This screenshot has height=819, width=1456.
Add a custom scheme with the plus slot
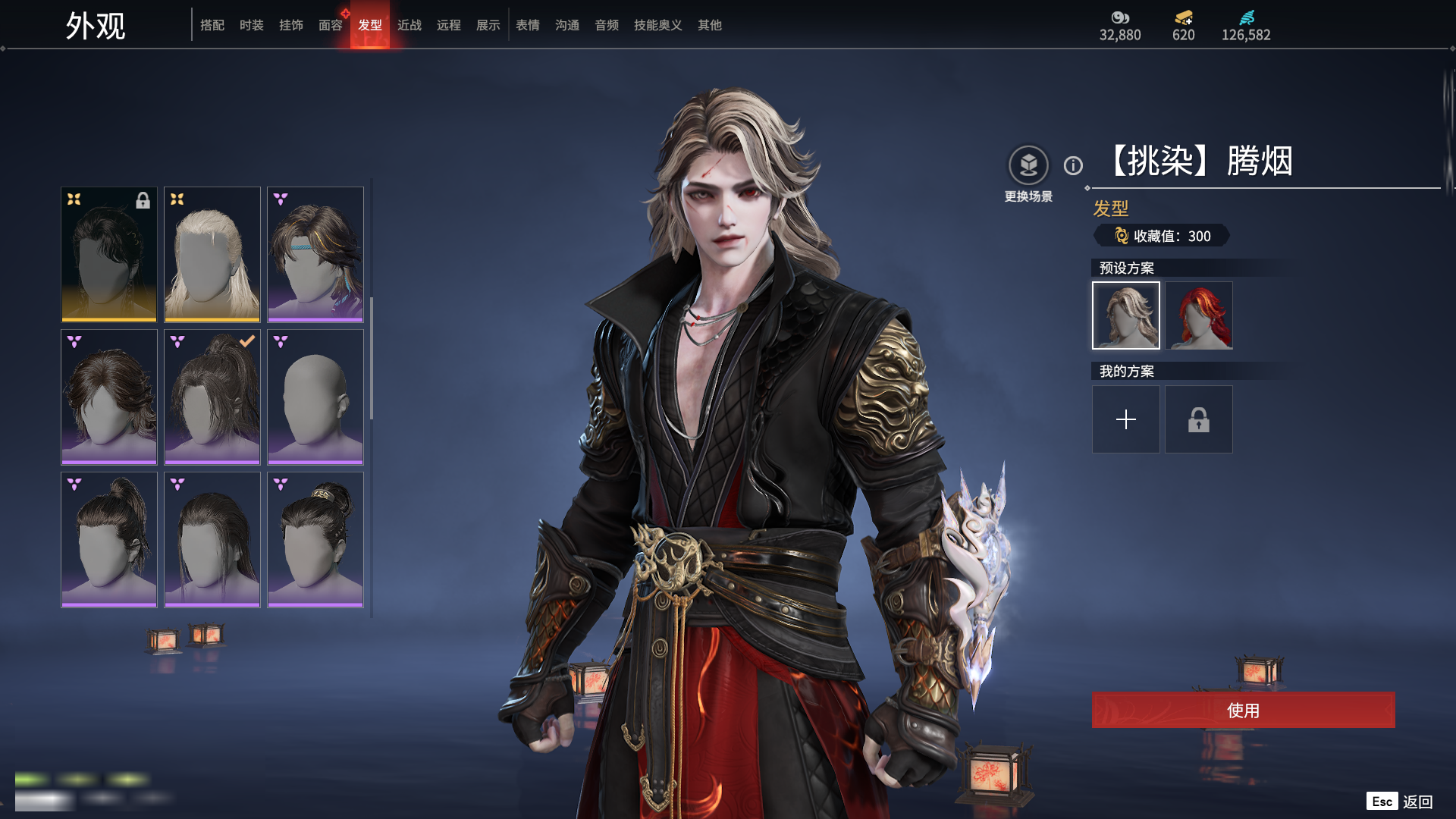click(1126, 419)
